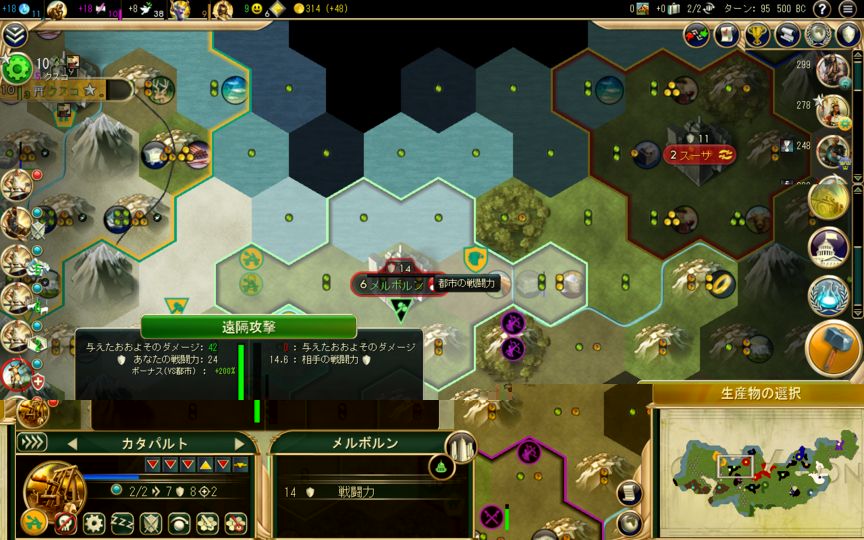Select the previous unit with left arrow

point(71,443)
